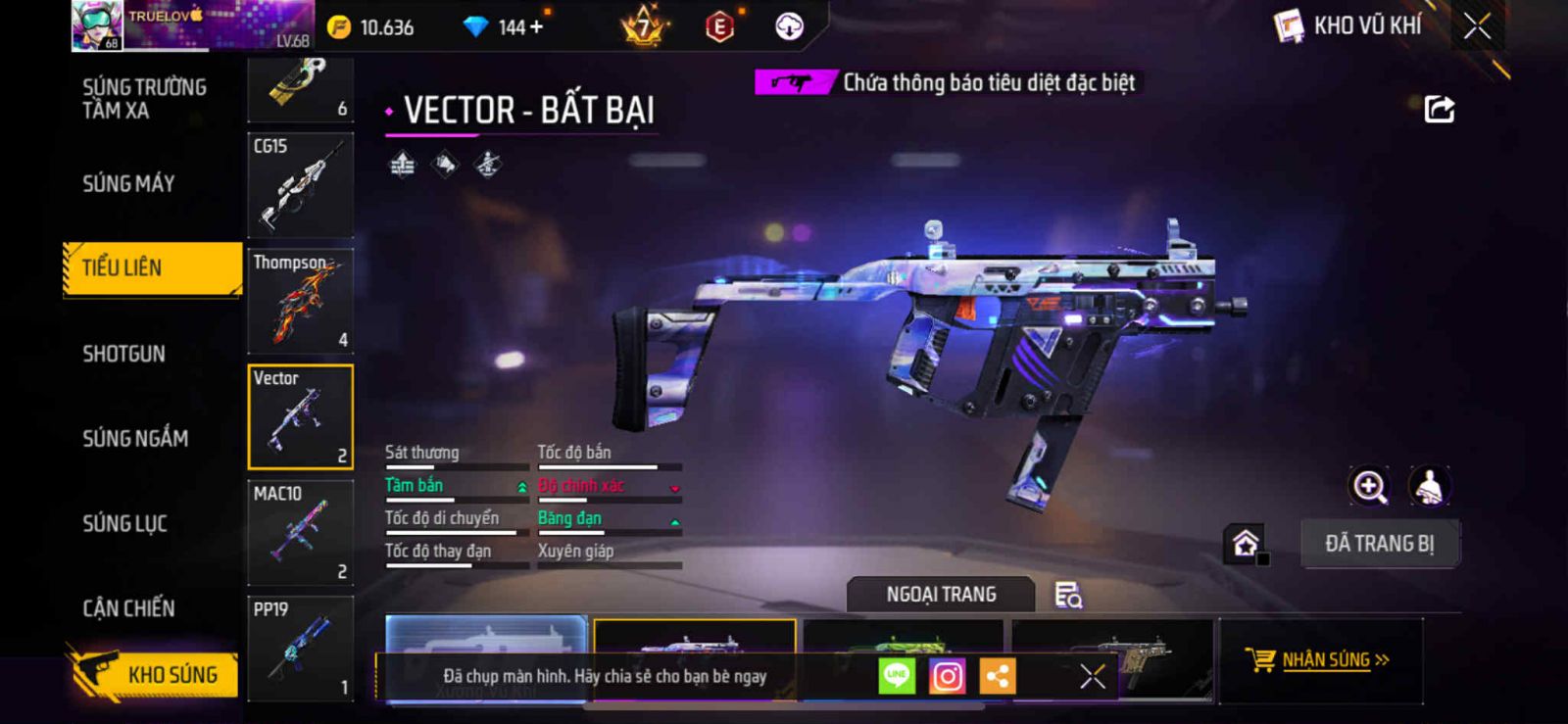Show the Súng Lục category

tap(124, 524)
